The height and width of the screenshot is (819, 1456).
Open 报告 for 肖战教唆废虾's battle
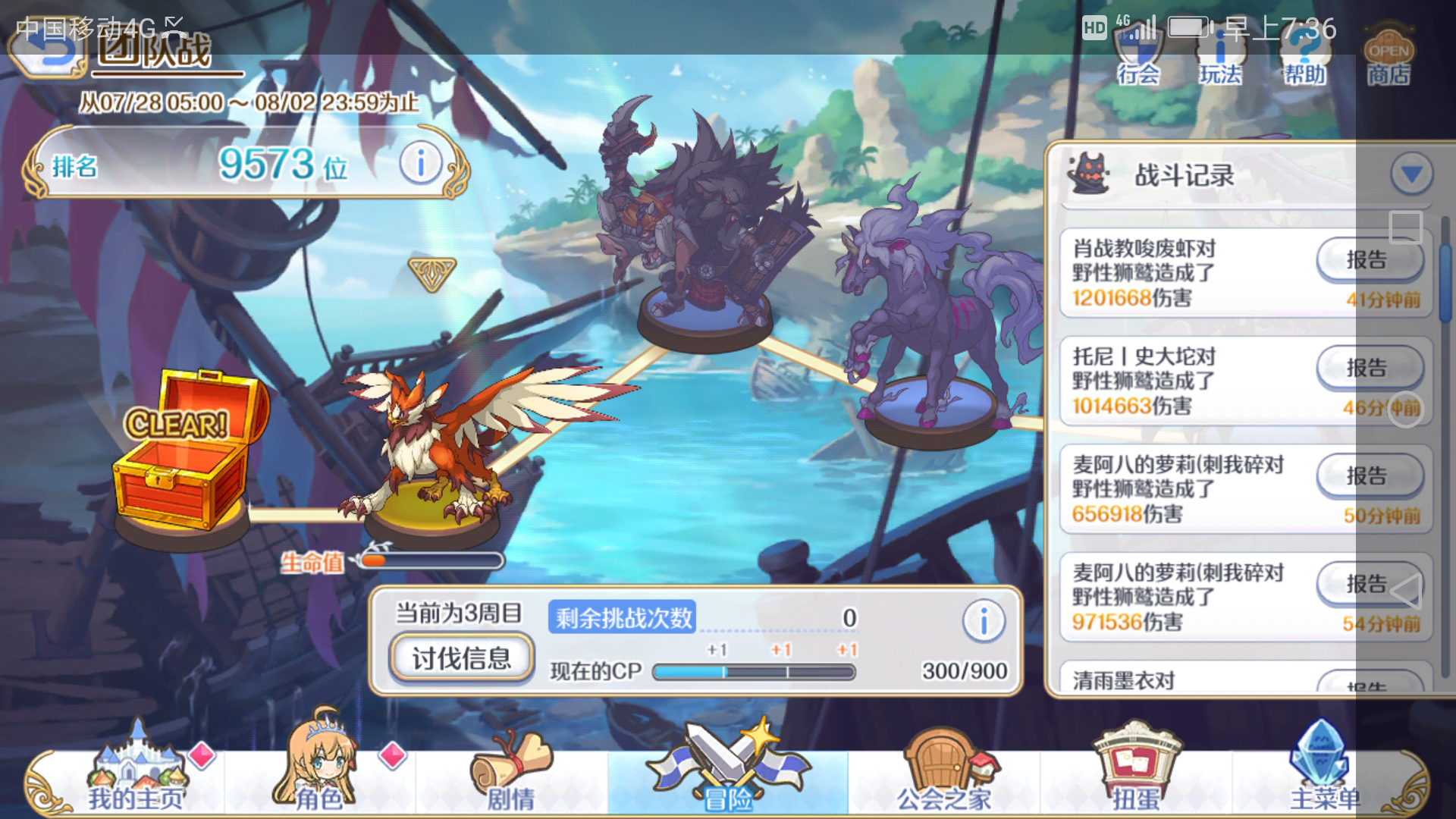(1367, 259)
